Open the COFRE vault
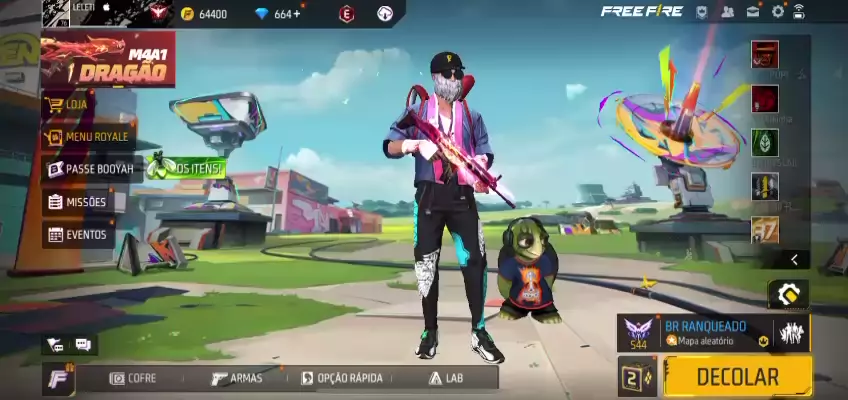 click(133, 378)
